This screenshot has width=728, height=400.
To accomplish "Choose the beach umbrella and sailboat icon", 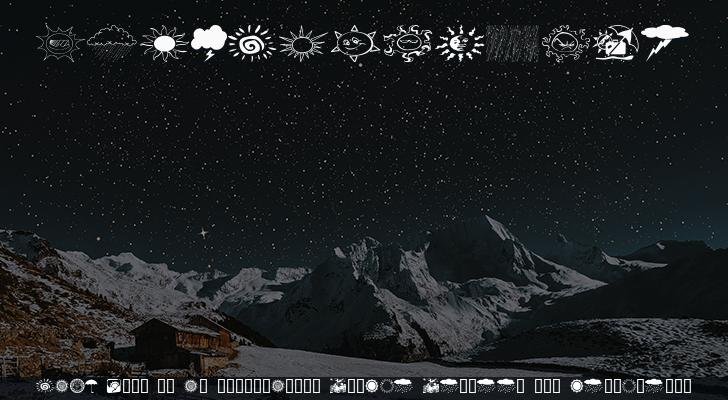I will [x=615, y=44].
